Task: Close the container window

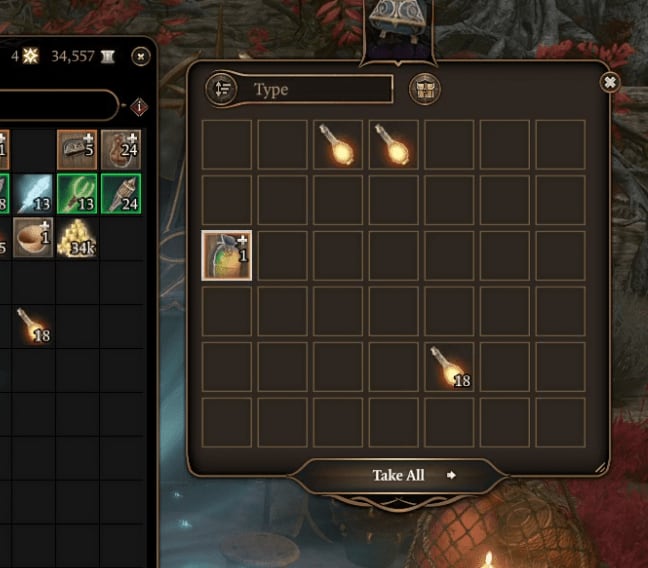Action: coord(609,82)
